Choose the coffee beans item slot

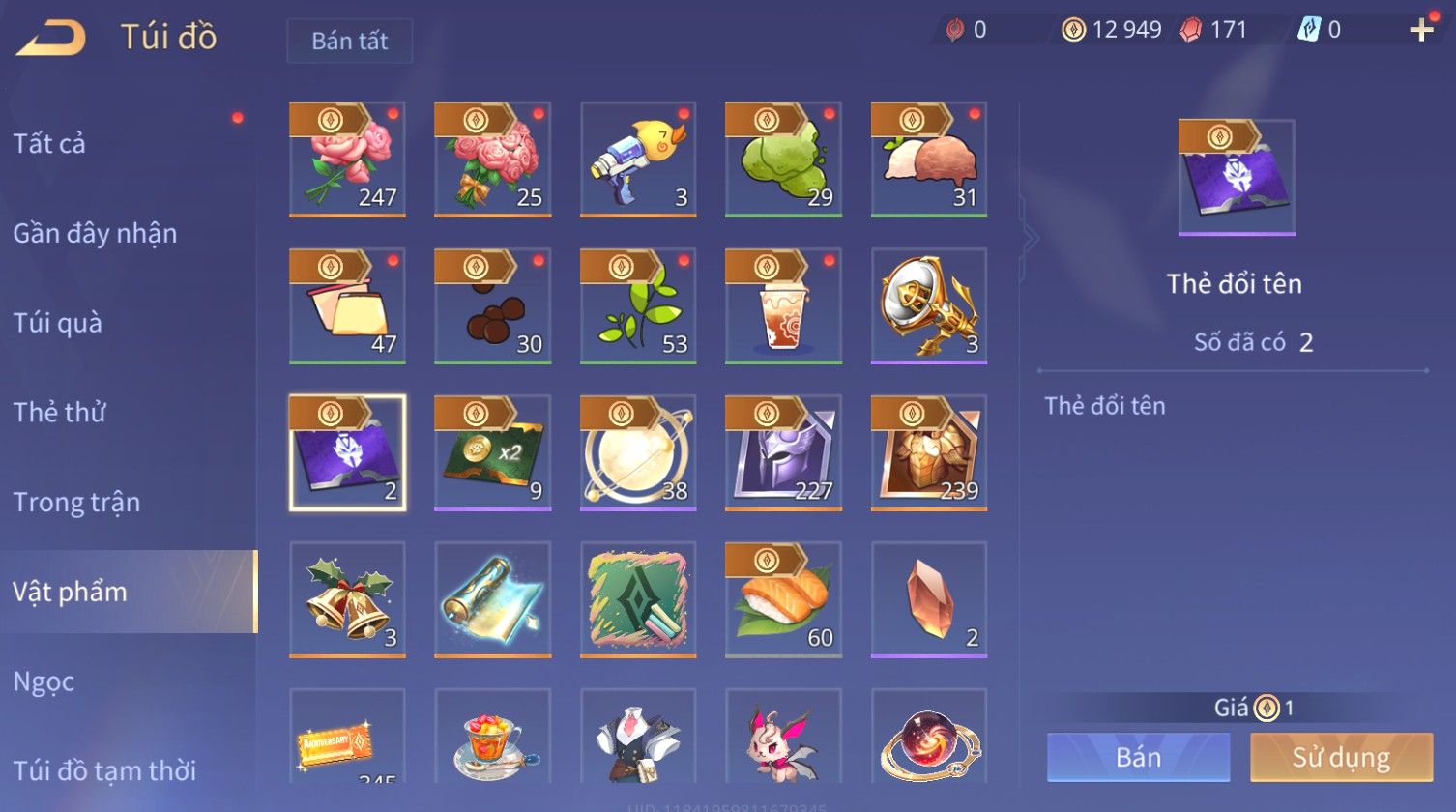(x=493, y=306)
